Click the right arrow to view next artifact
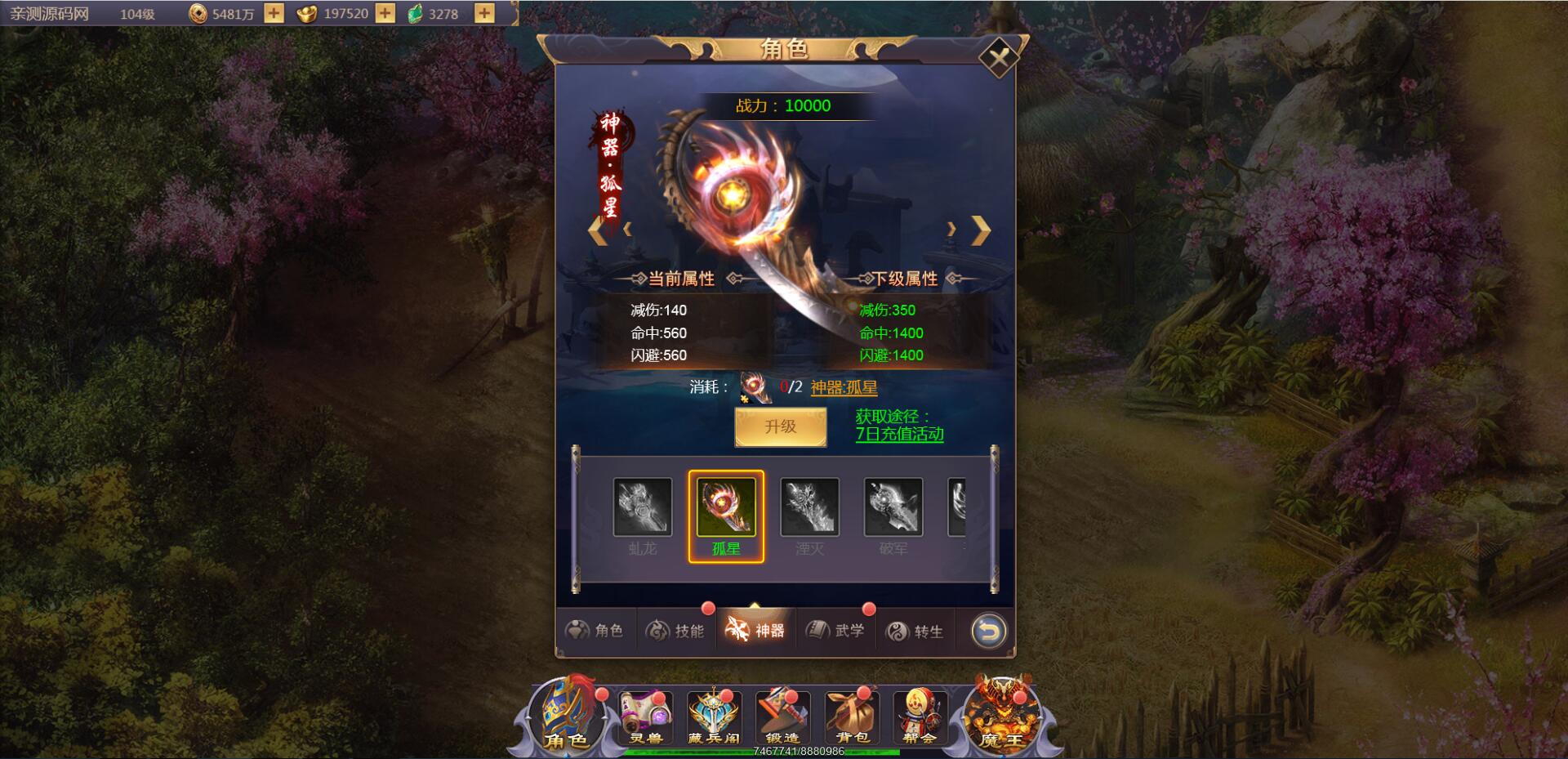Screen dimensions: 1568x759 click(x=980, y=230)
